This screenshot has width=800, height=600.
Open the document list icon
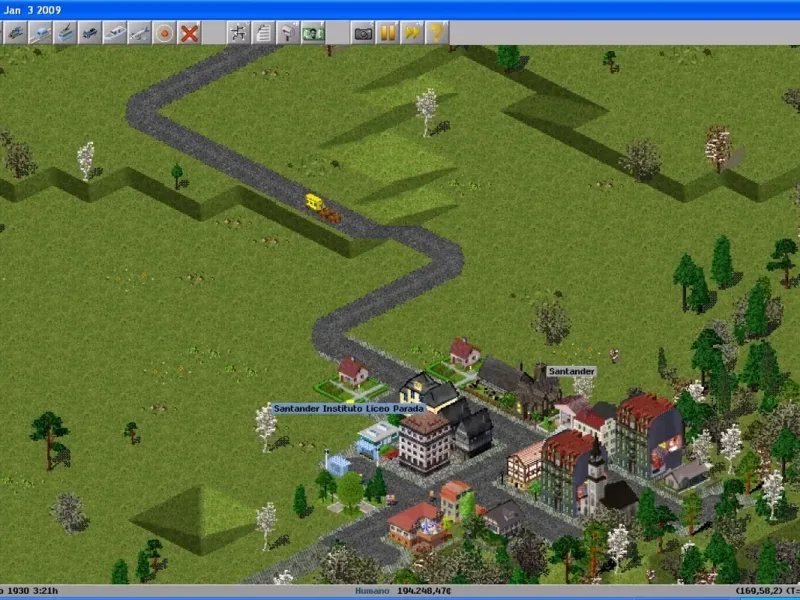264,33
